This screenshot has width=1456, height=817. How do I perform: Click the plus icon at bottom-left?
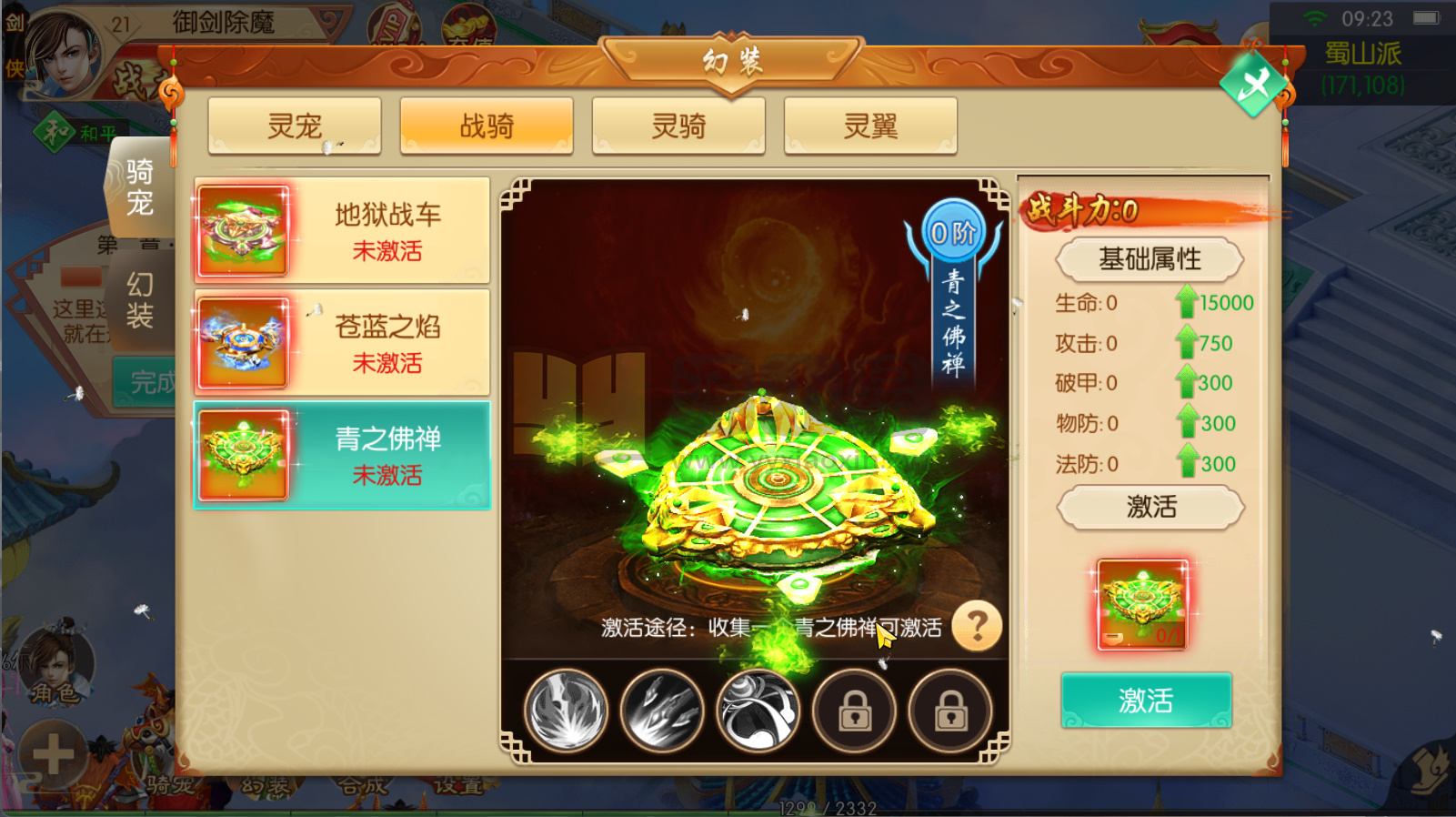pyautogui.click(x=55, y=753)
